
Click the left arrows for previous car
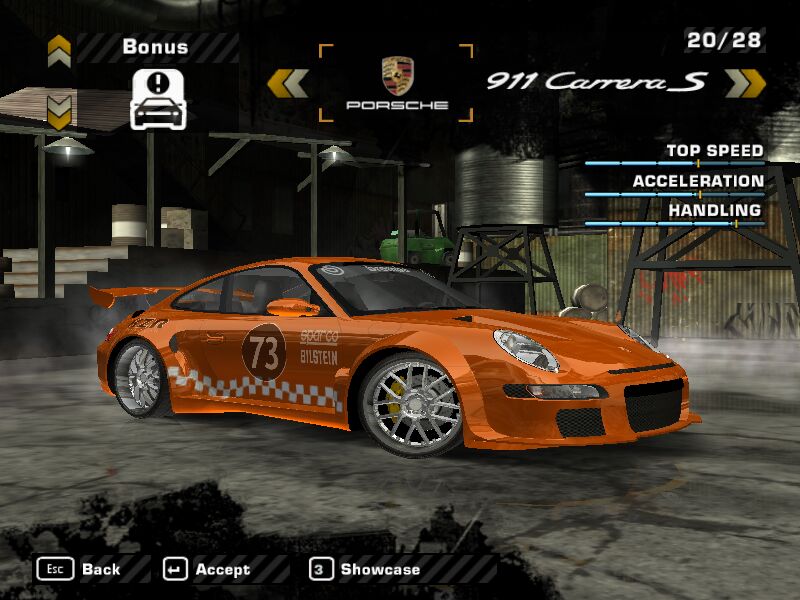point(289,82)
